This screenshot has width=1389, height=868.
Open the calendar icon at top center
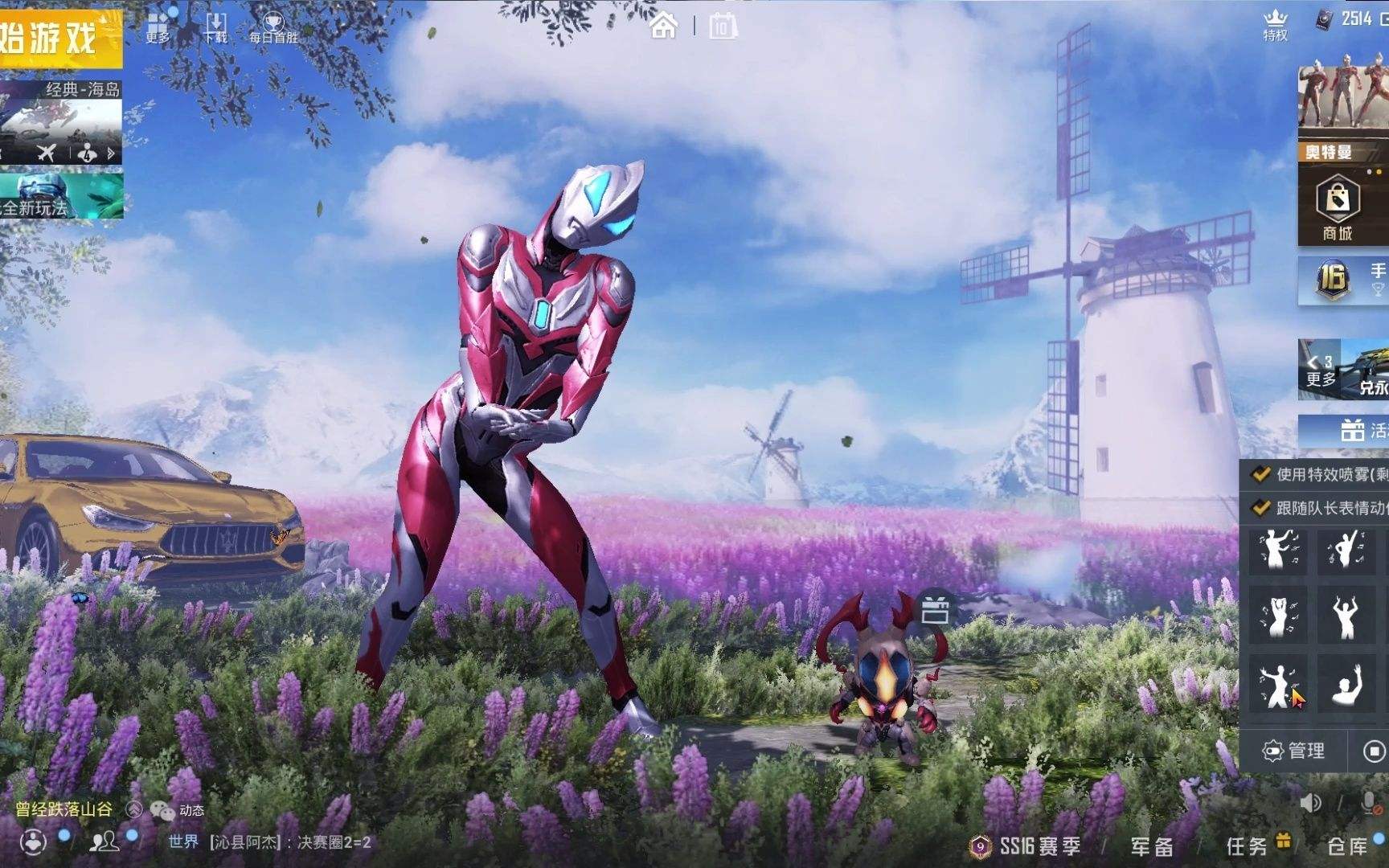[x=723, y=27]
